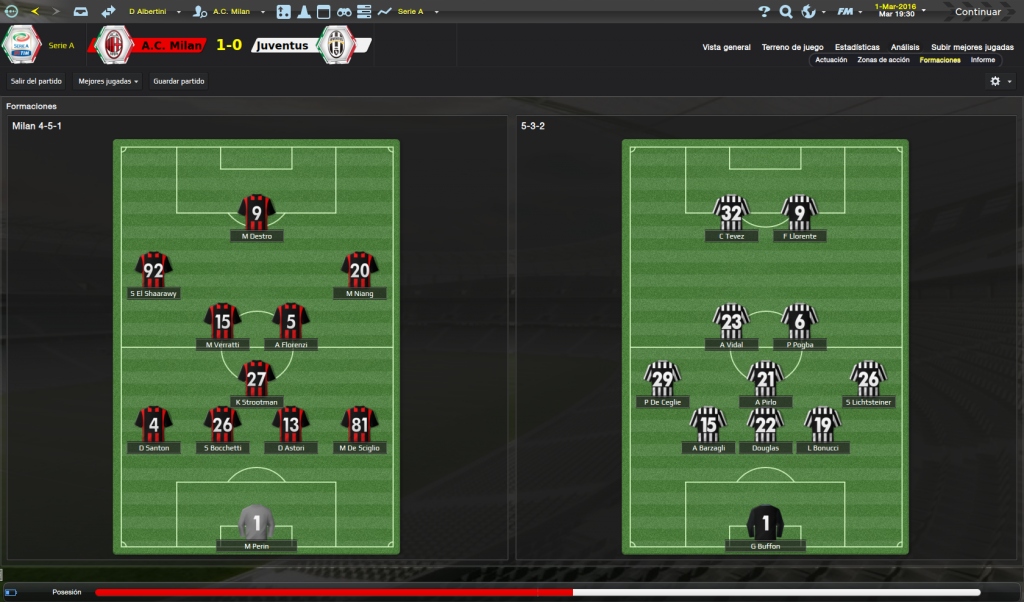Save the match with Guardar partido

(x=179, y=81)
